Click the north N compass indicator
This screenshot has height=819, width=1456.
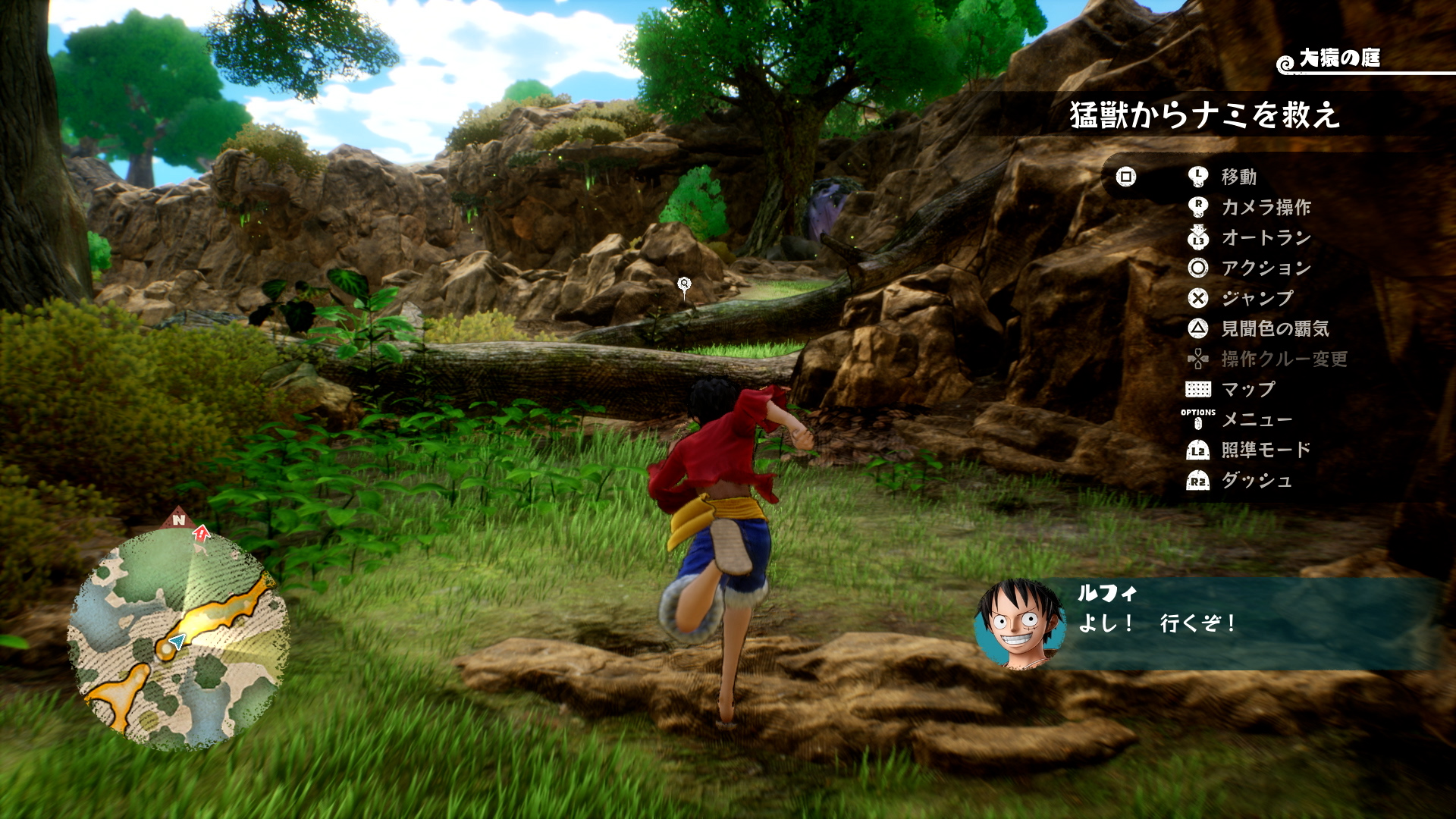(178, 519)
